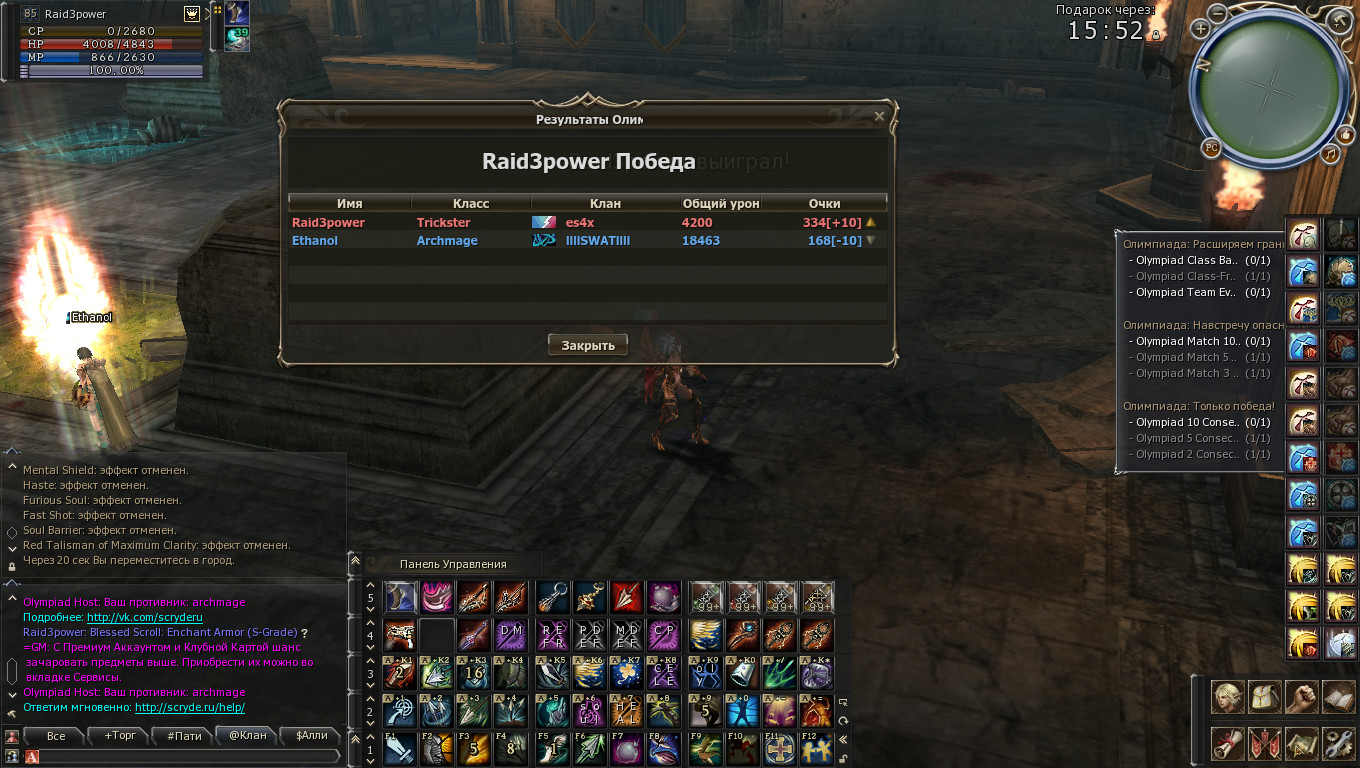The height and width of the screenshot is (768, 1360).
Task: Select the @Клан clan chat tab
Action: coord(248,736)
